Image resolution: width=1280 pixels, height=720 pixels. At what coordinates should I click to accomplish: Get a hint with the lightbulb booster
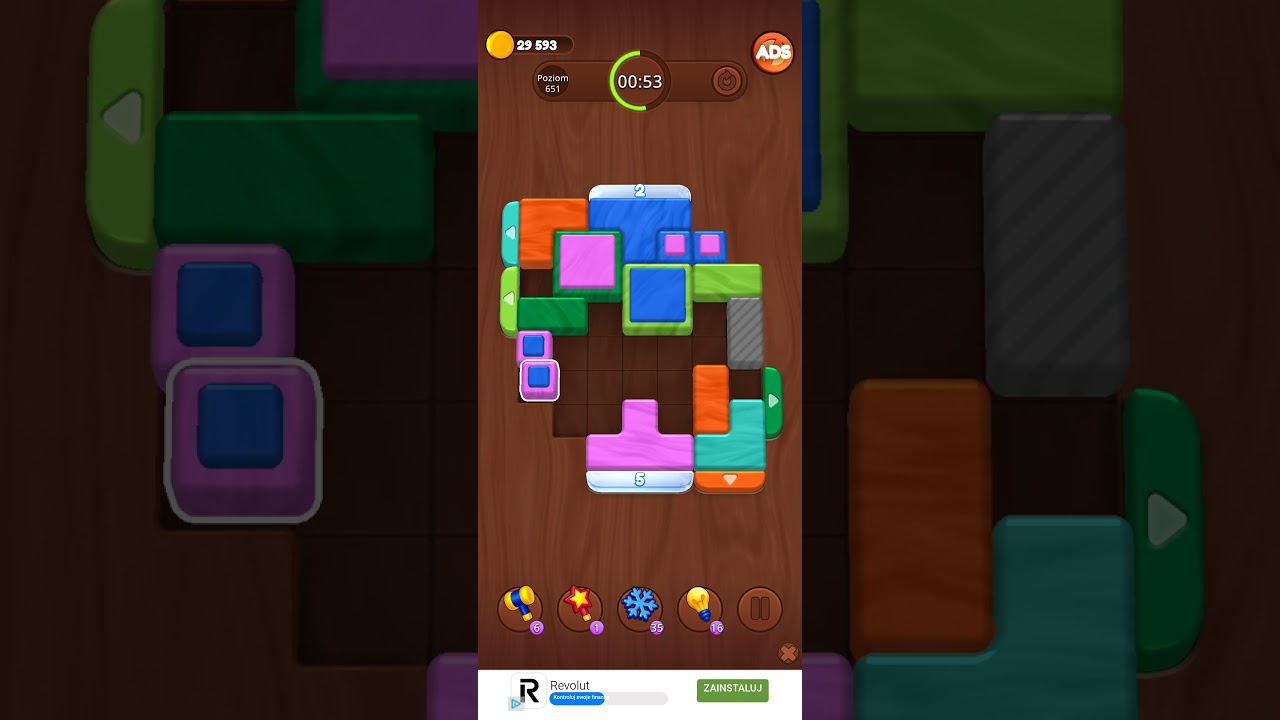pos(700,607)
